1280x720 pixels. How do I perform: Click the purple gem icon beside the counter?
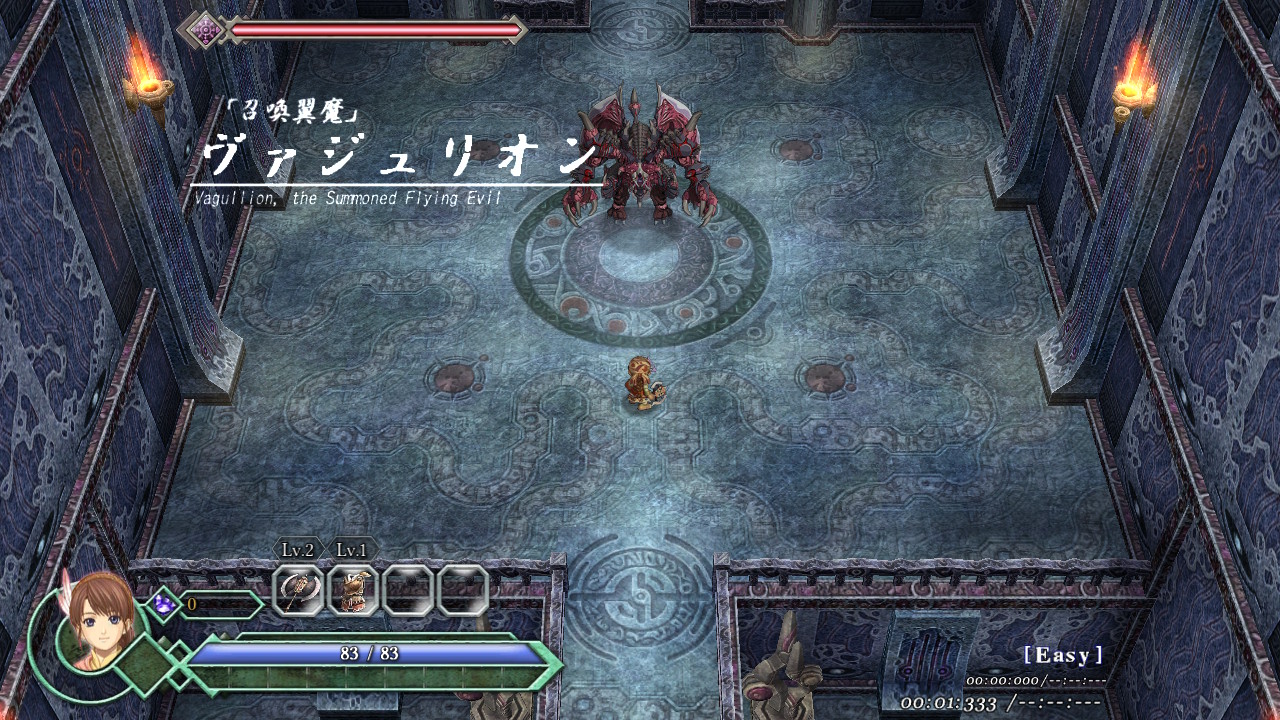164,604
